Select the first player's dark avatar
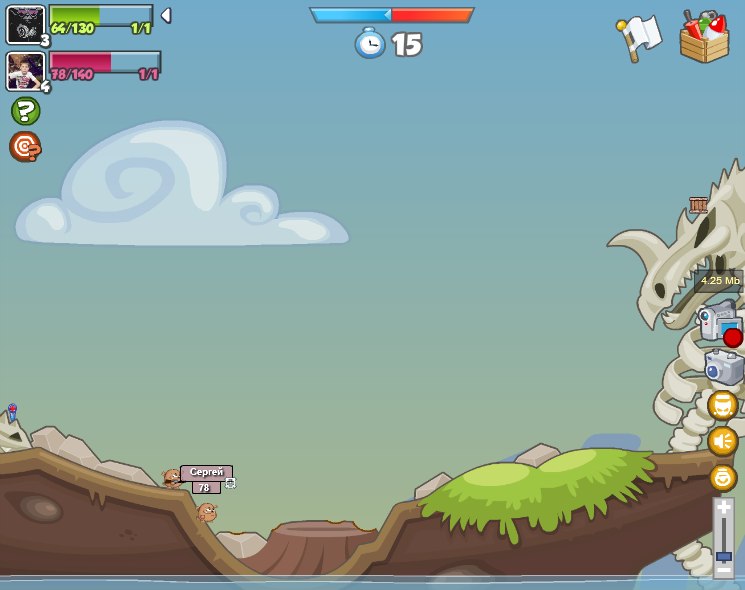745x590 pixels. point(25,24)
